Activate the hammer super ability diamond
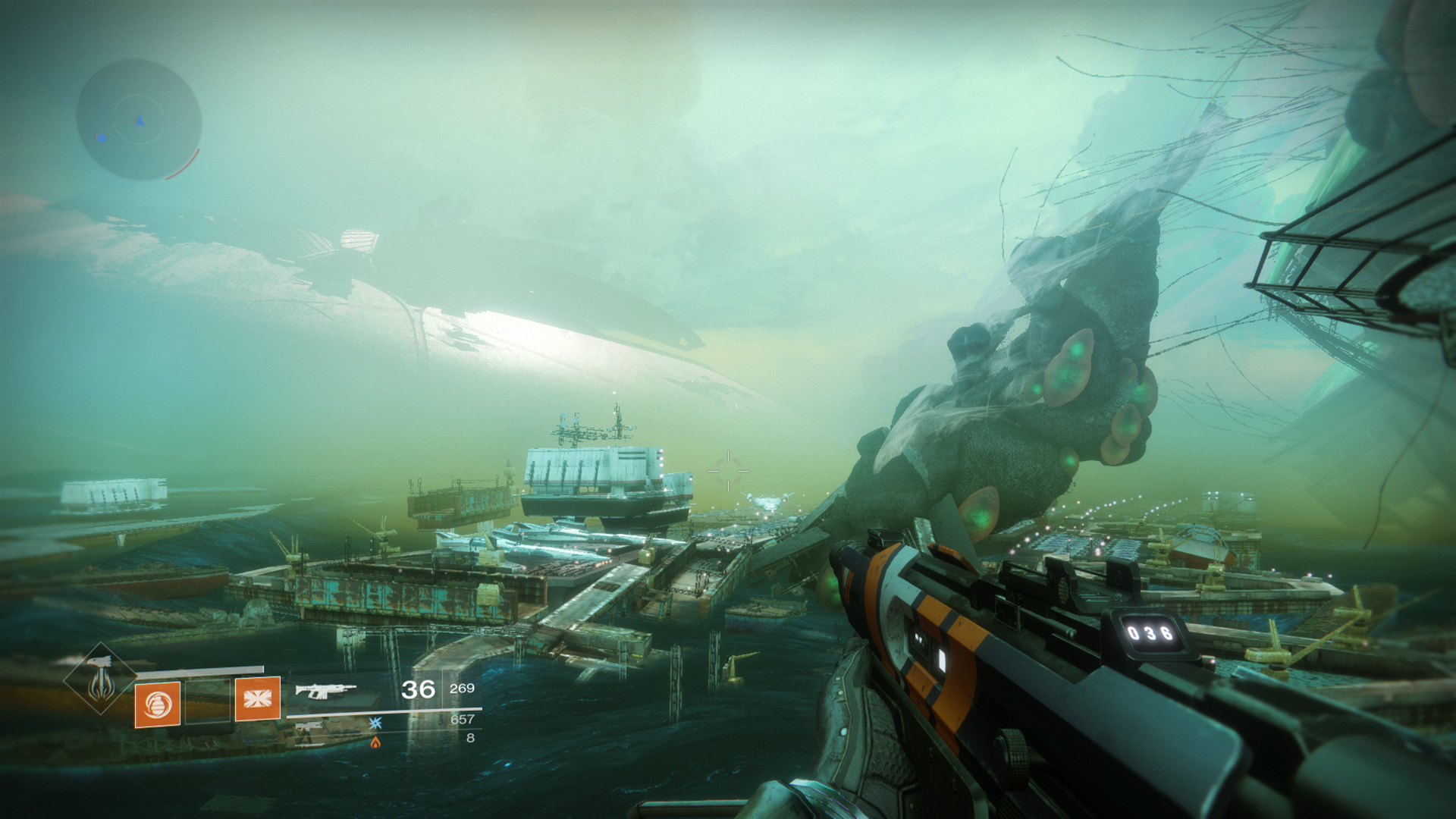The height and width of the screenshot is (819, 1456). point(100,679)
